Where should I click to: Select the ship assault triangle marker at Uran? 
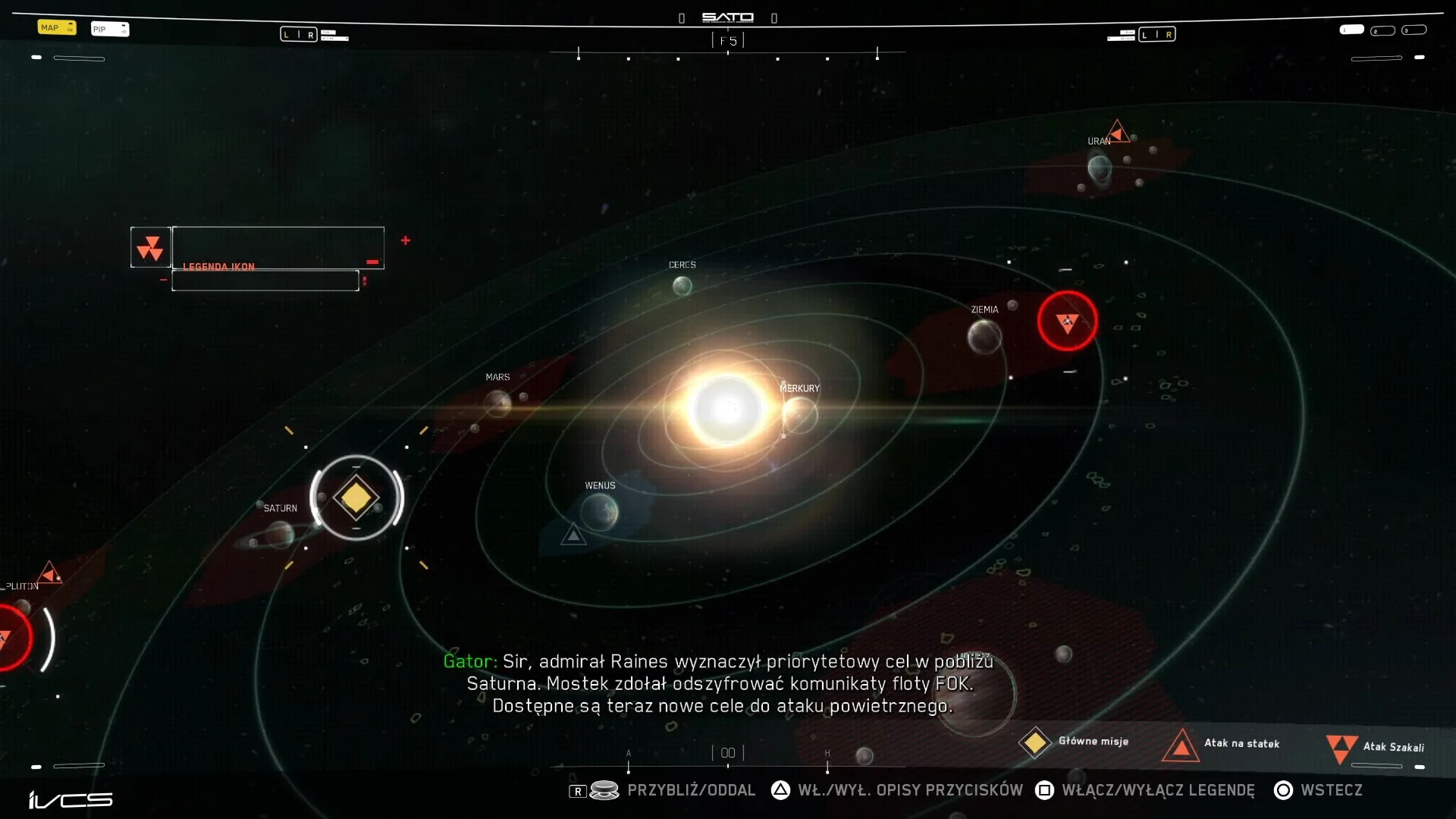[x=1117, y=131]
